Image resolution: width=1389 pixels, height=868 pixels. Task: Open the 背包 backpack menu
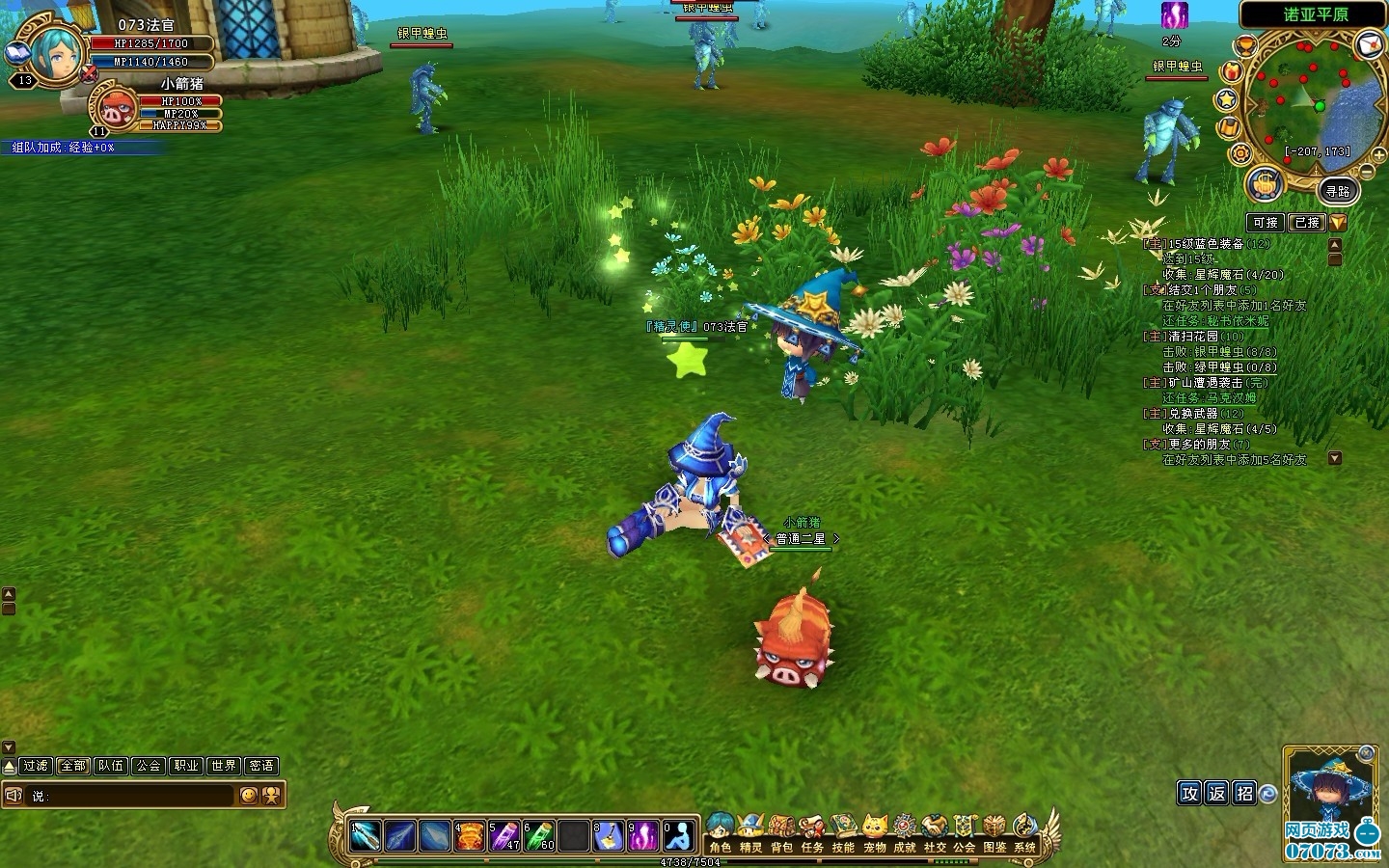tap(781, 831)
